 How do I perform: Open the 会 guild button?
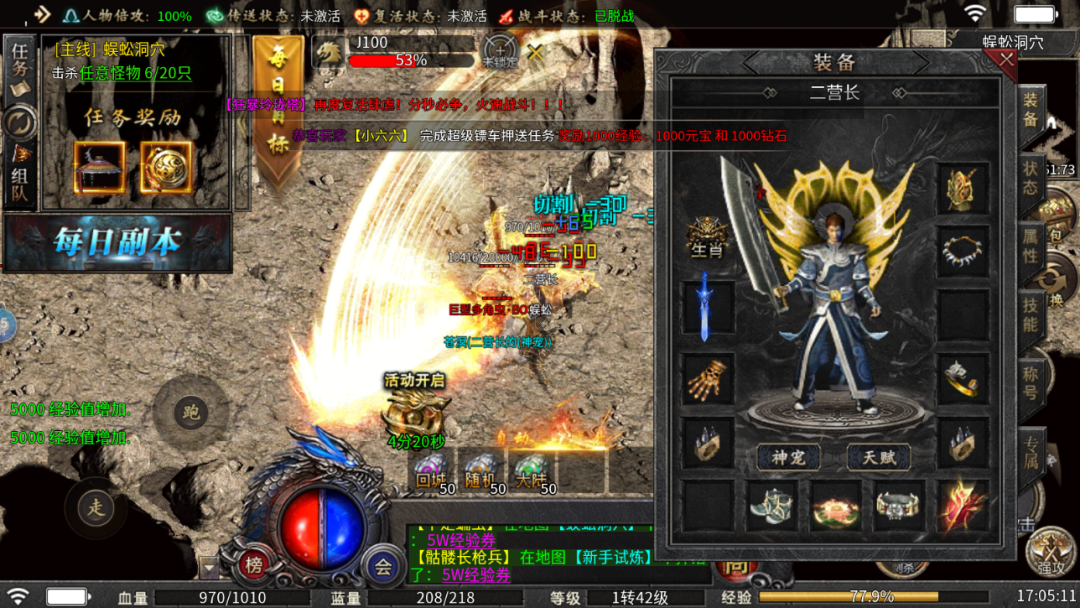382,565
